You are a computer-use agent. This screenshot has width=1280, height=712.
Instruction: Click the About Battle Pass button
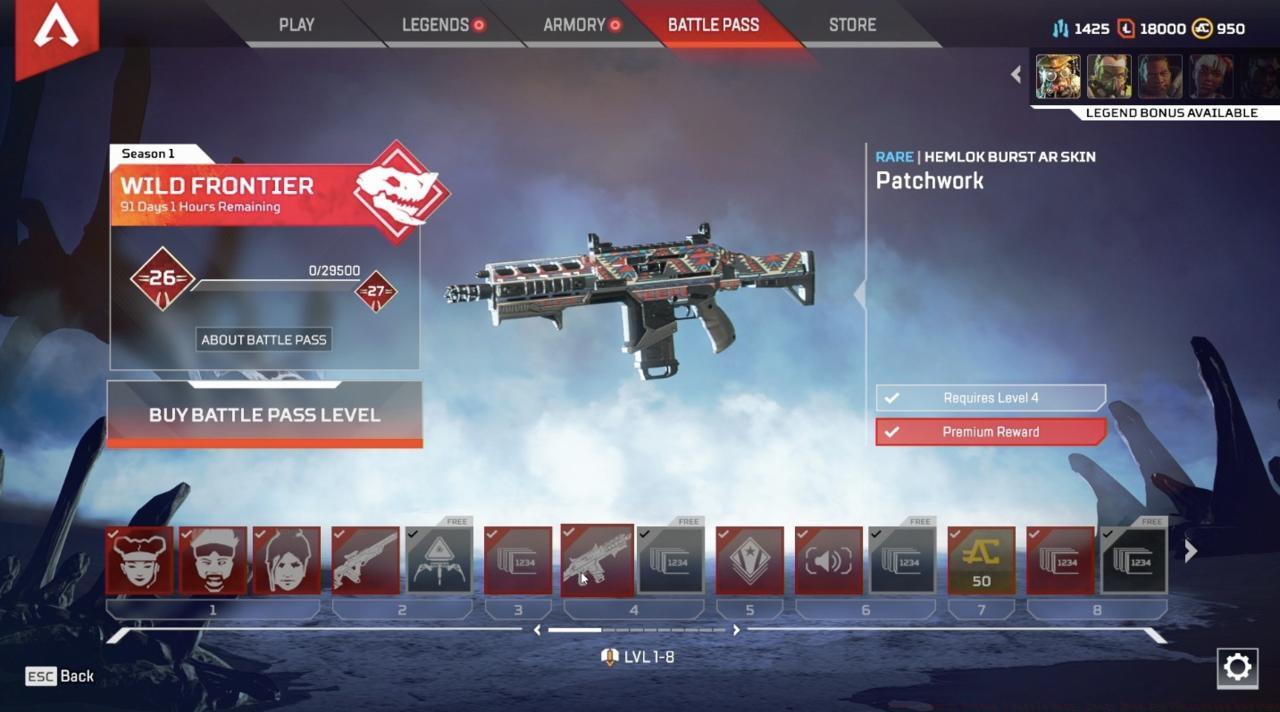click(264, 340)
